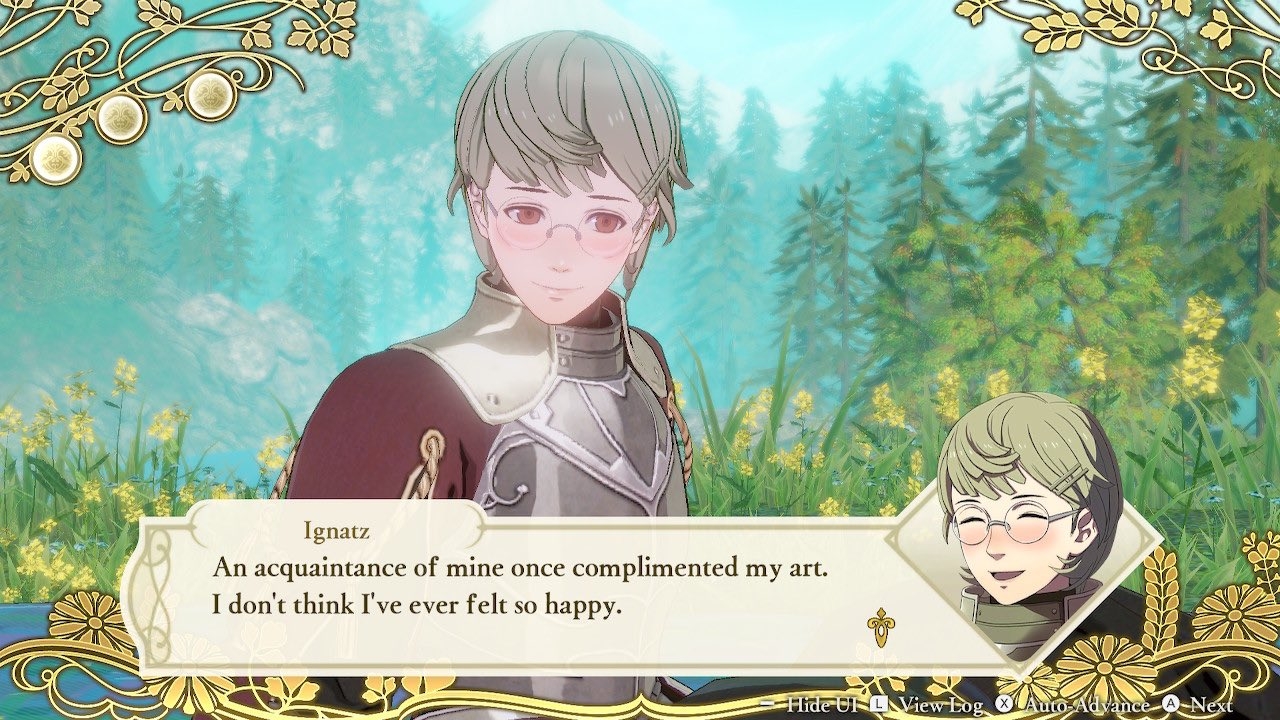Select the Hide UI option
Viewport: 1280px width, 720px height.
[x=811, y=705]
